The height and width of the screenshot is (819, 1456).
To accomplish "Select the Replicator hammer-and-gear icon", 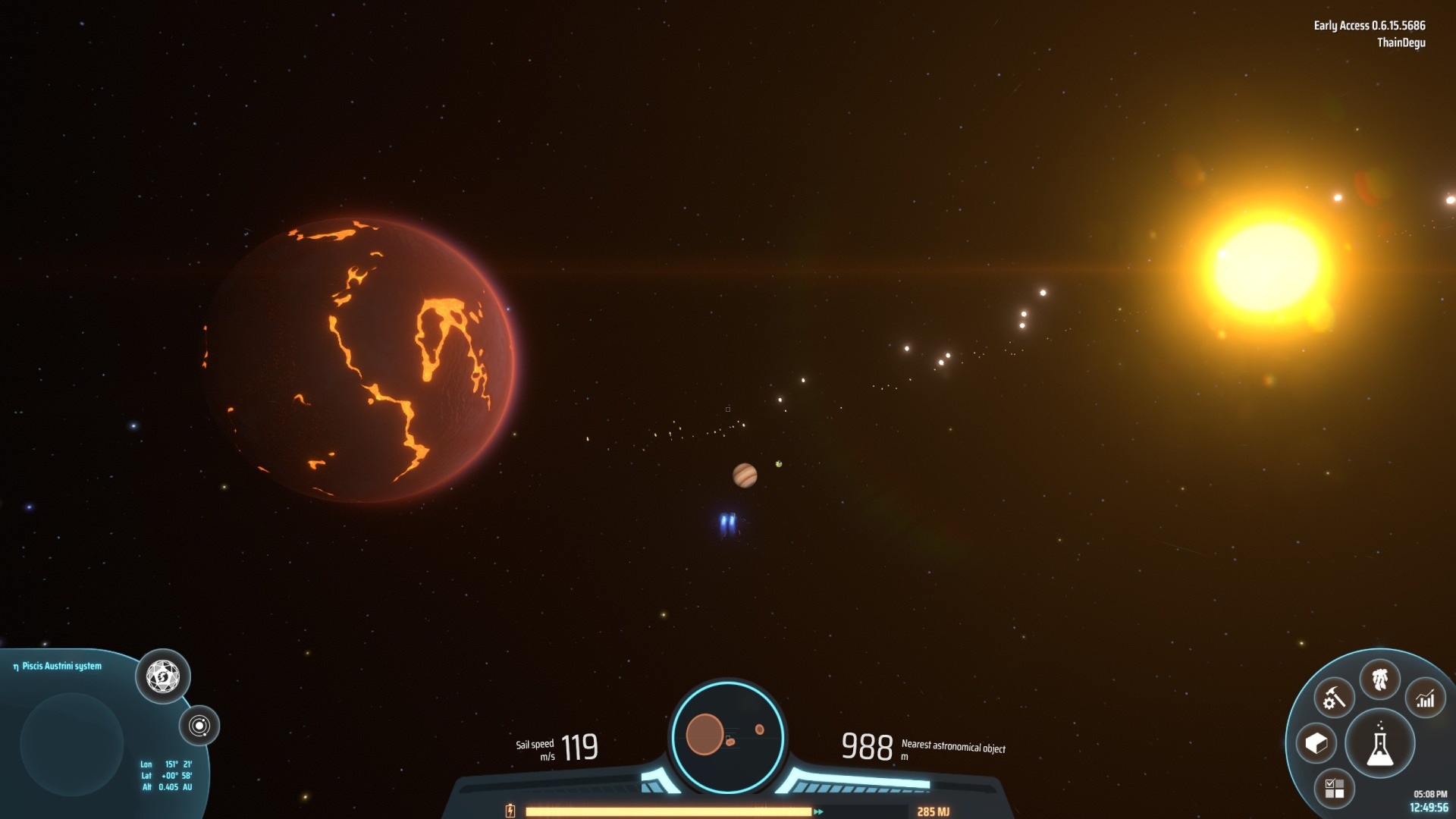I will [x=1335, y=697].
